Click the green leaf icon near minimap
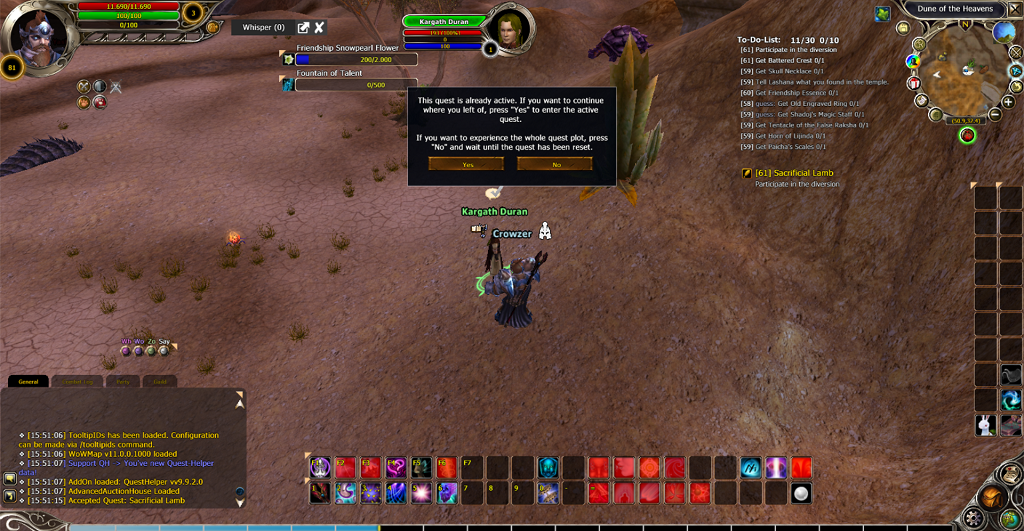The image size is (1024, 531). point(884,13)
